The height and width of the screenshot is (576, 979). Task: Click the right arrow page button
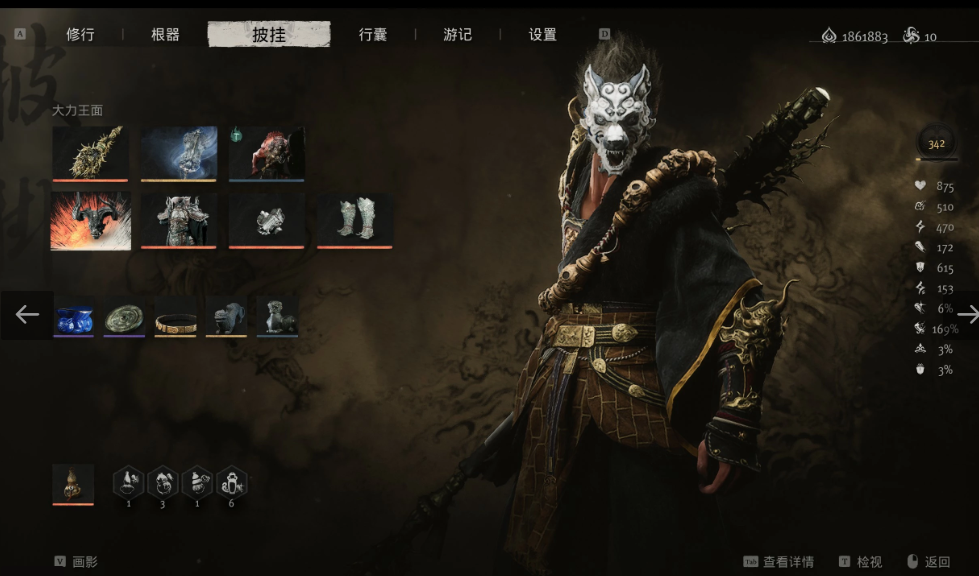point(966,315)
